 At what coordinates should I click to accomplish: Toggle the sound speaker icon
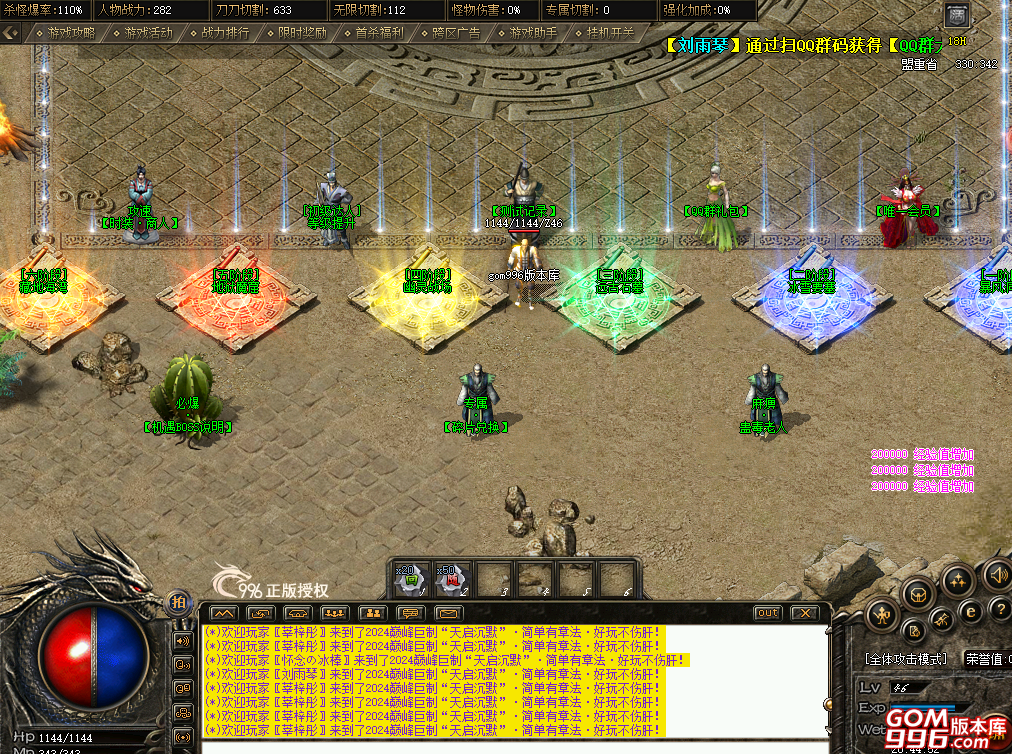point(997,575)
